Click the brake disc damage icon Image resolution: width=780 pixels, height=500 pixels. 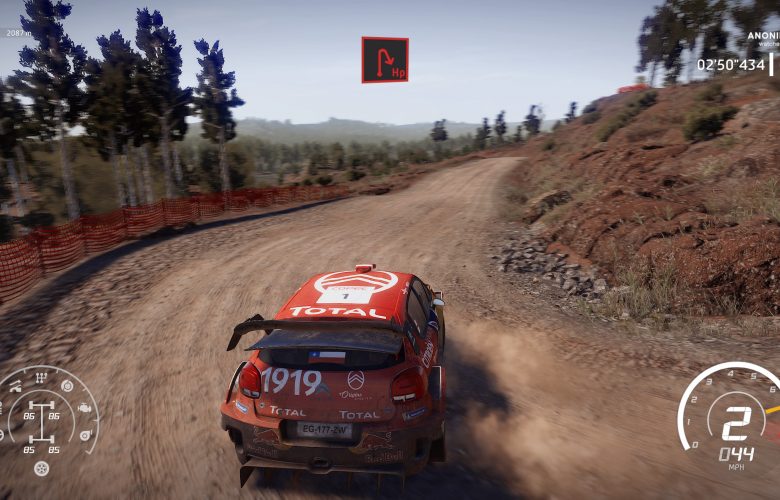coord(66,385)
